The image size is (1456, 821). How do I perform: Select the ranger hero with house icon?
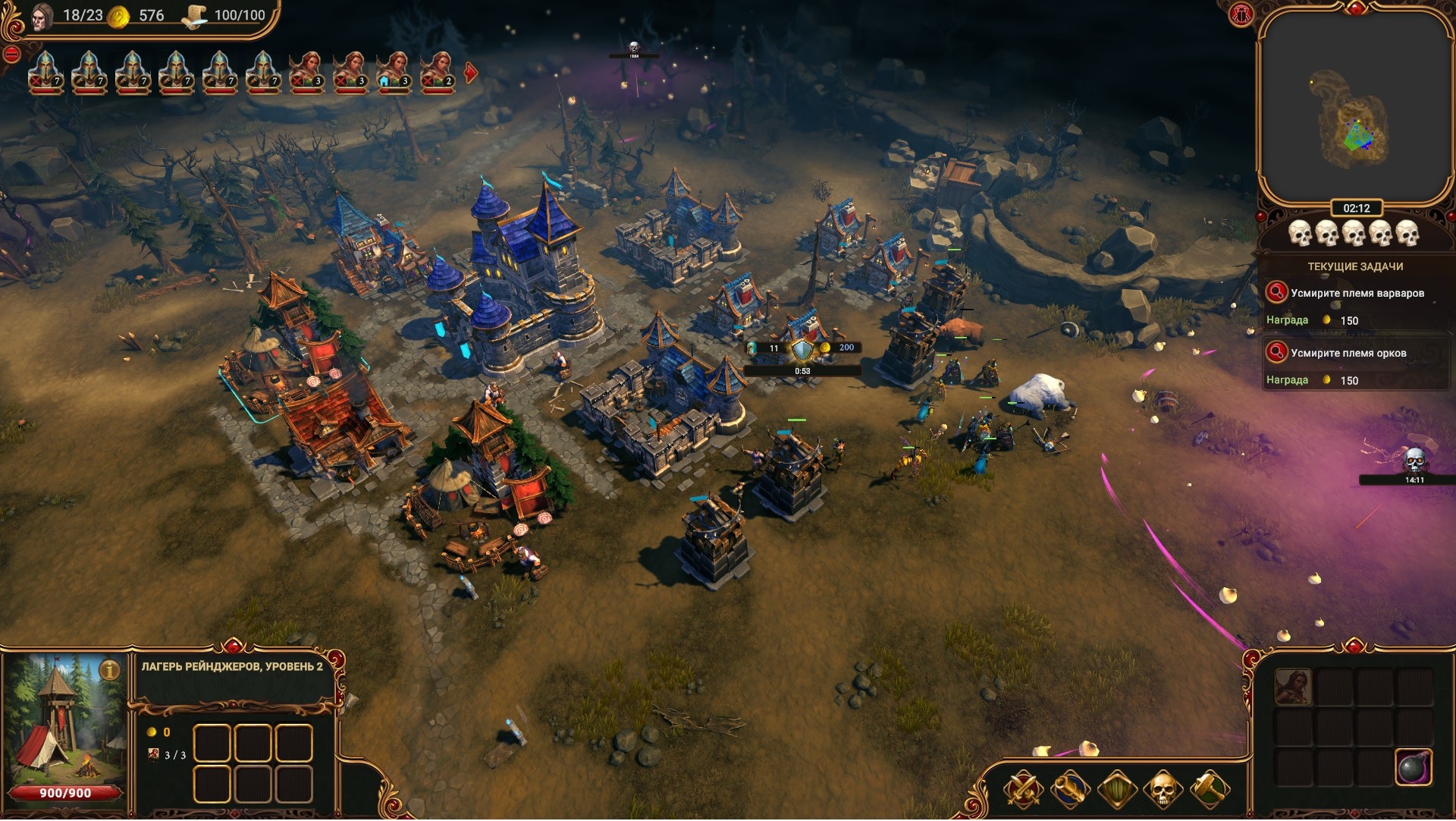pos(394,72)
